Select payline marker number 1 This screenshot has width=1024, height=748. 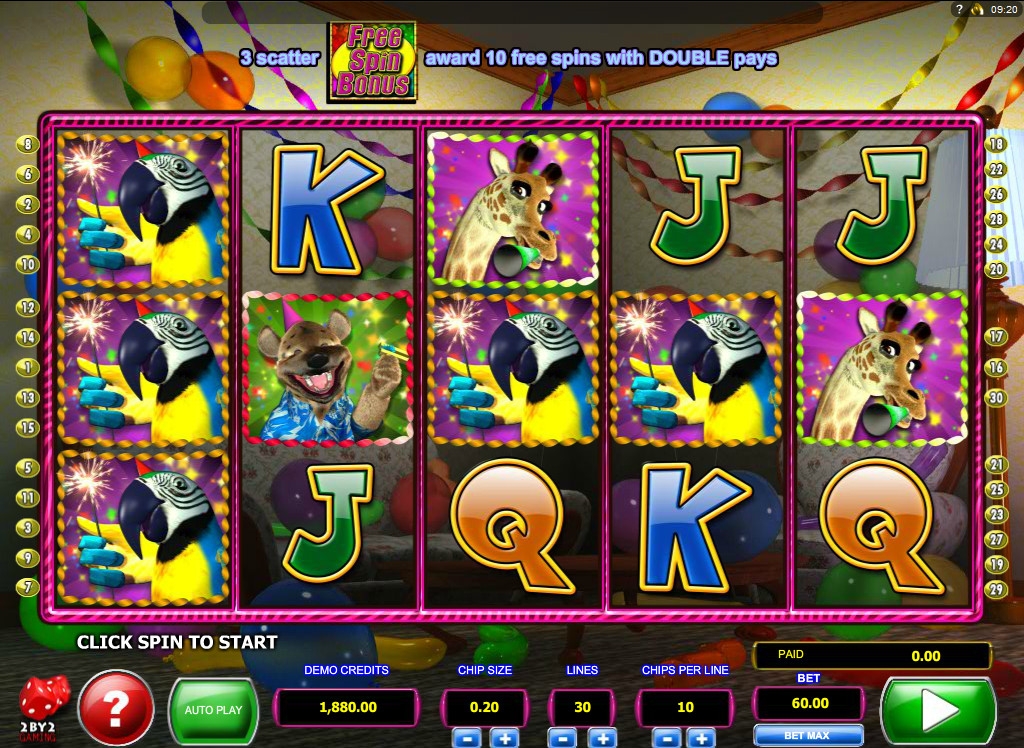tap(27, 368)
